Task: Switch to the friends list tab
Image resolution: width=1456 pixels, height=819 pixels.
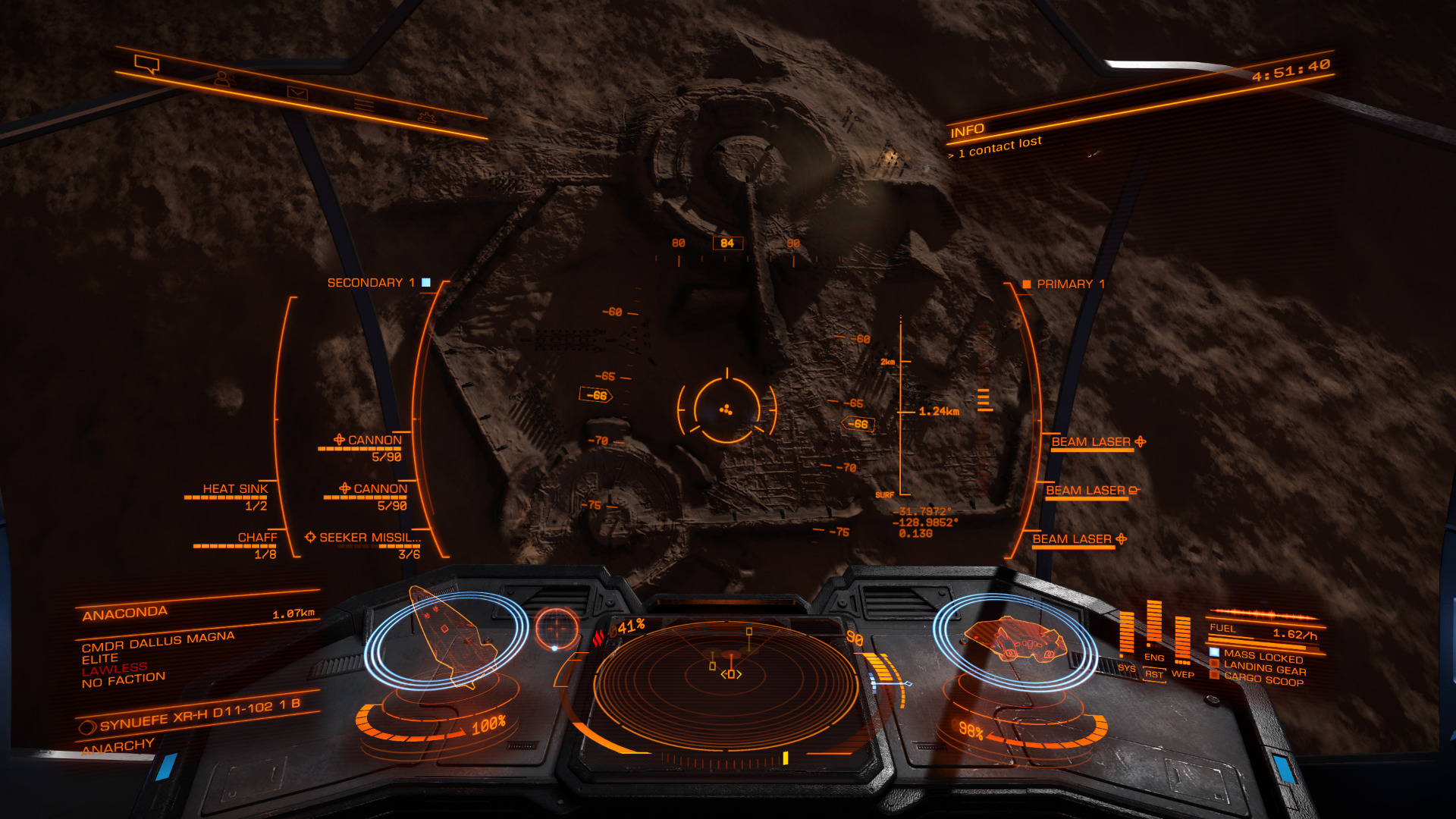Action: click(x=222, y=78)
